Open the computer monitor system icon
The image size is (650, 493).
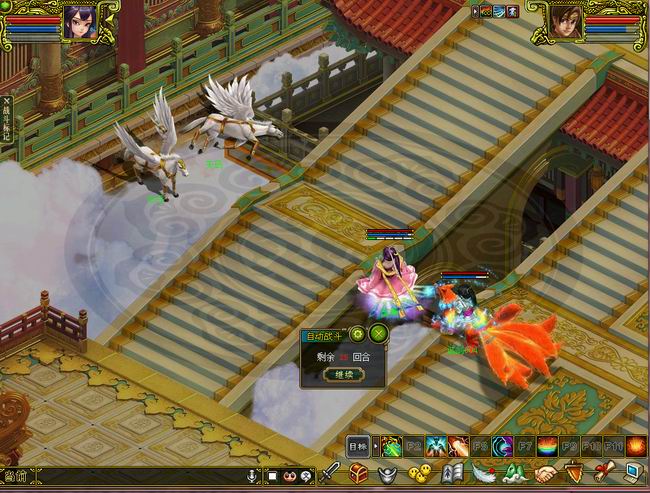632,474
